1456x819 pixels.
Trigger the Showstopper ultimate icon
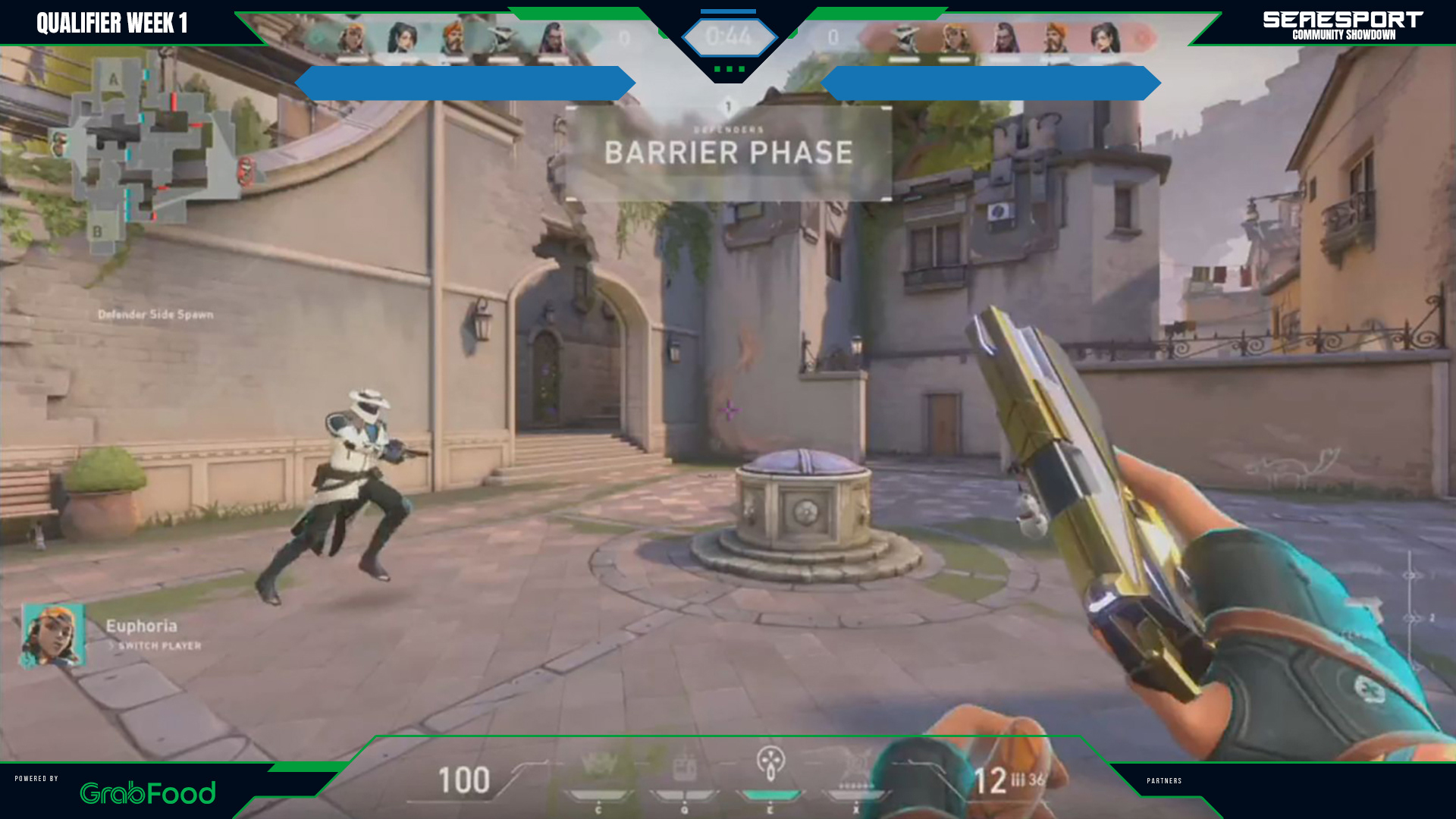857,766
